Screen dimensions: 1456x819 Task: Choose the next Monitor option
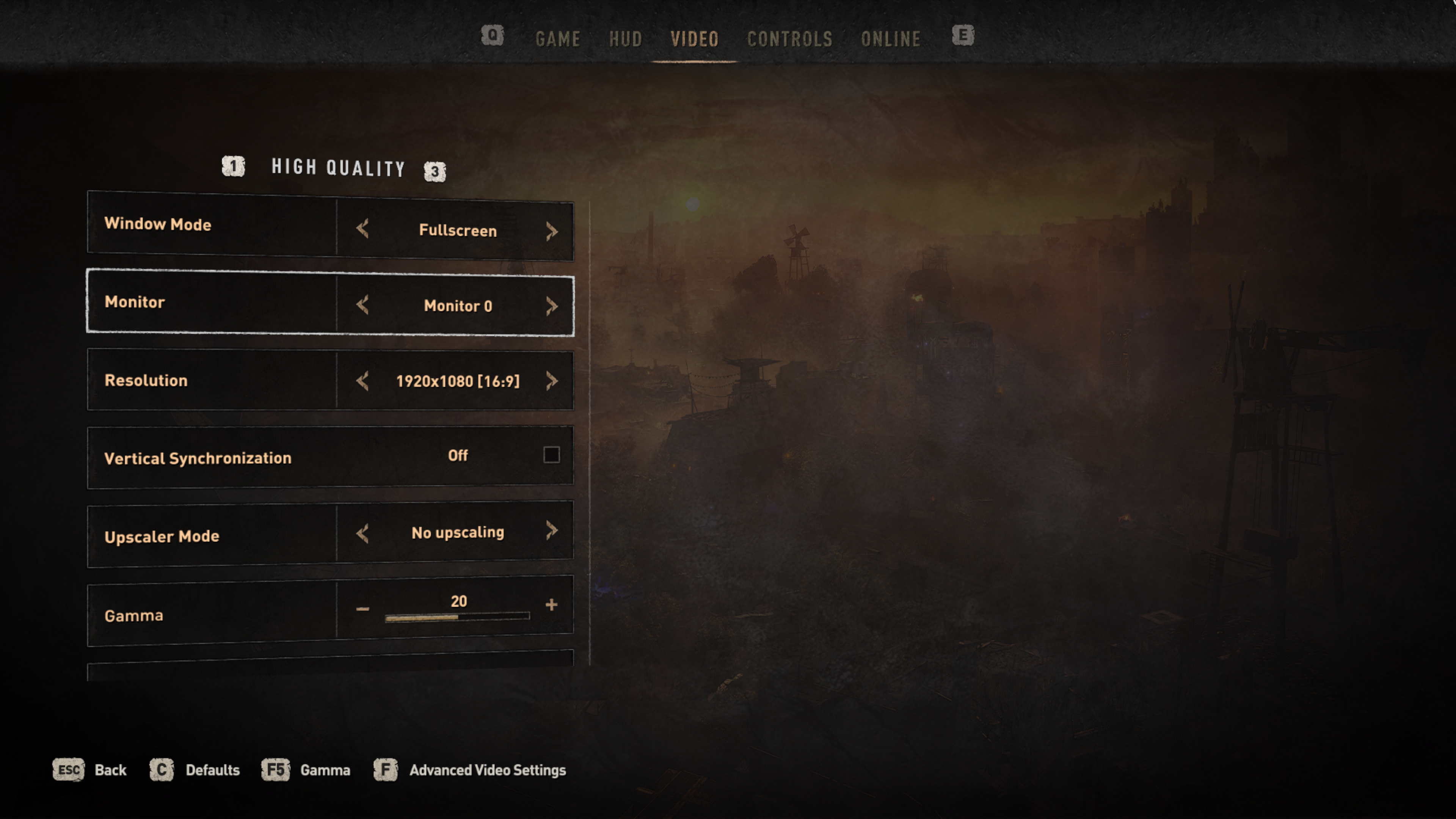point(552,306)
